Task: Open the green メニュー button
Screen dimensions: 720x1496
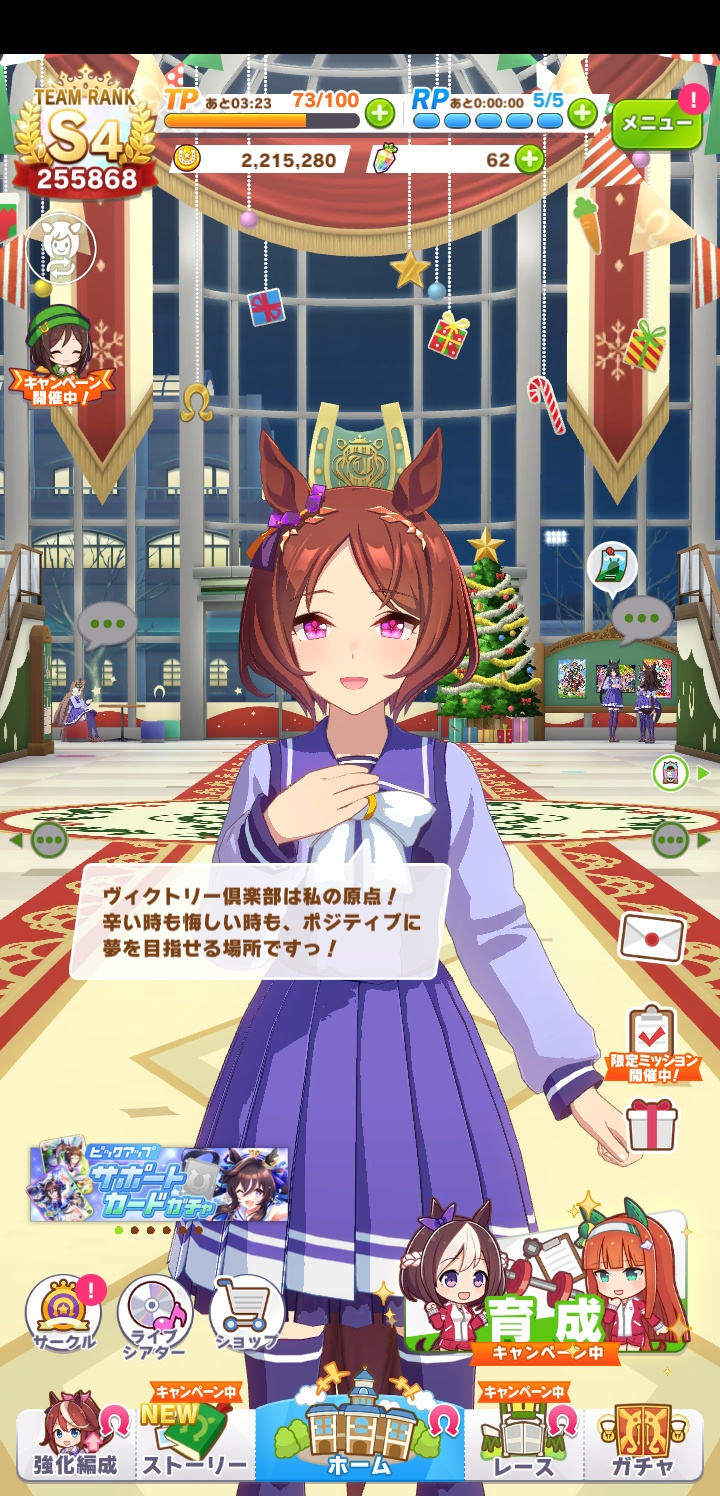Action: click(657, 123)
